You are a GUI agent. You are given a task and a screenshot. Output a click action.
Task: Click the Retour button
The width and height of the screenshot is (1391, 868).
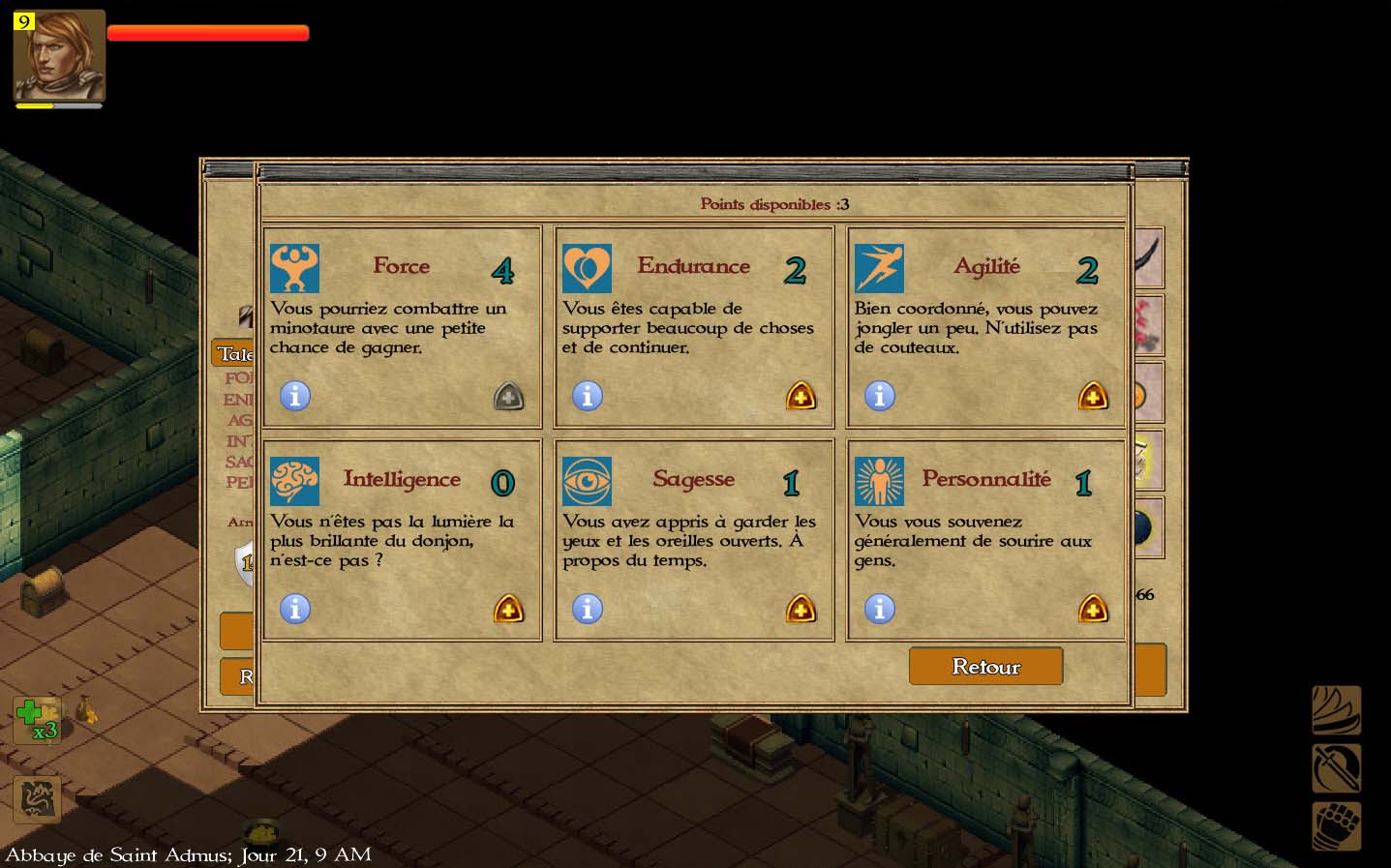(x=985, y=666)
